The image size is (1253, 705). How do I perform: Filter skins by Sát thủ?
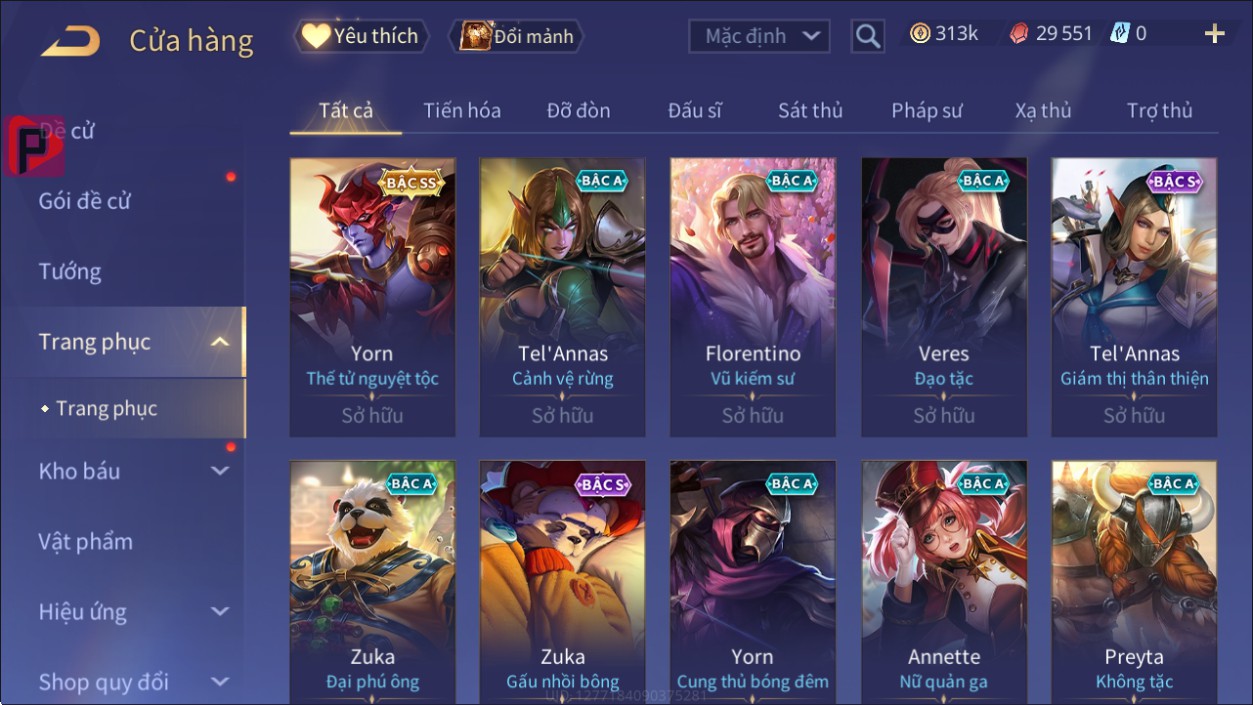(810, 111)
